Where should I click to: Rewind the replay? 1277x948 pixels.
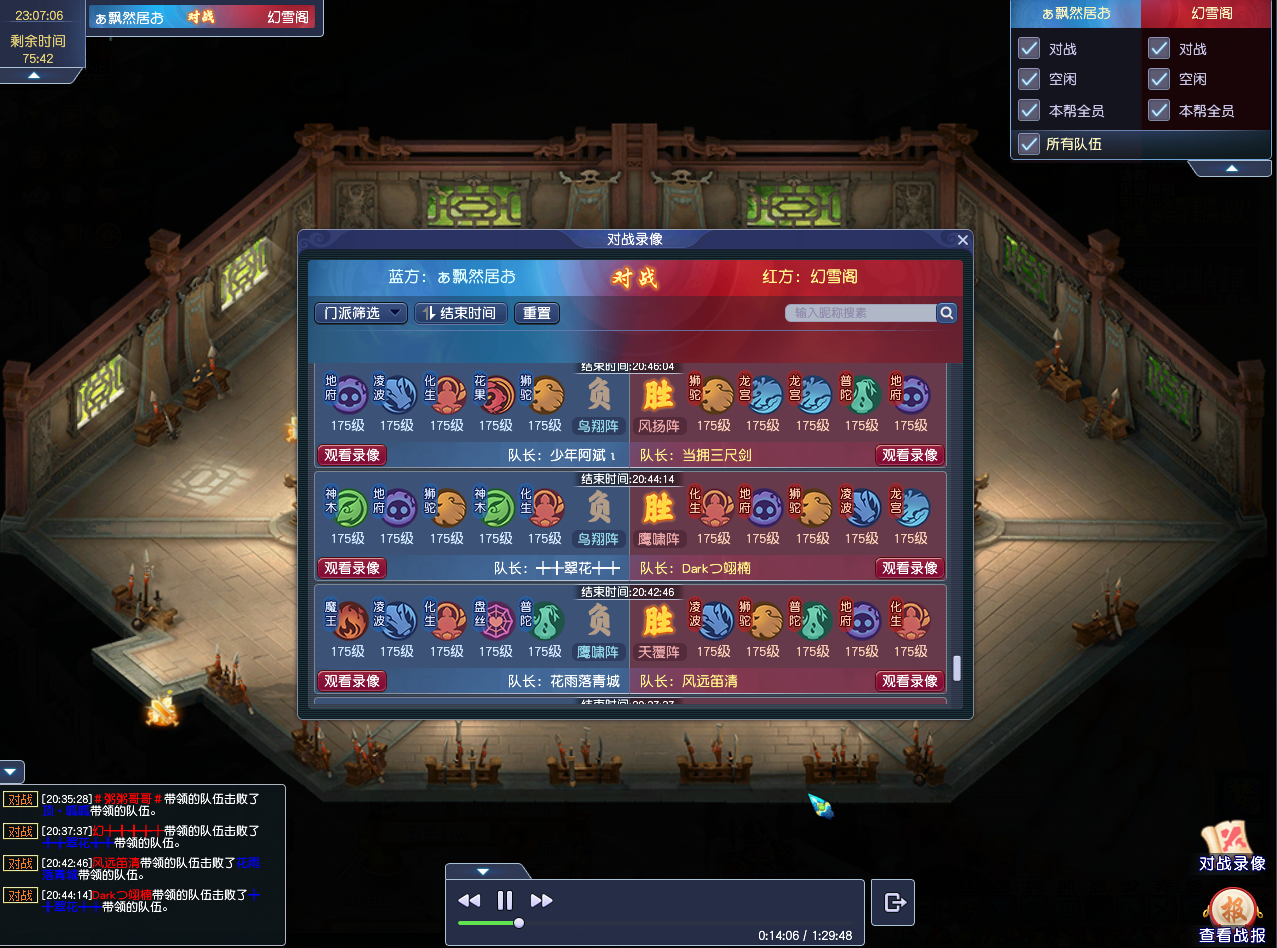(x=469, y=900)
